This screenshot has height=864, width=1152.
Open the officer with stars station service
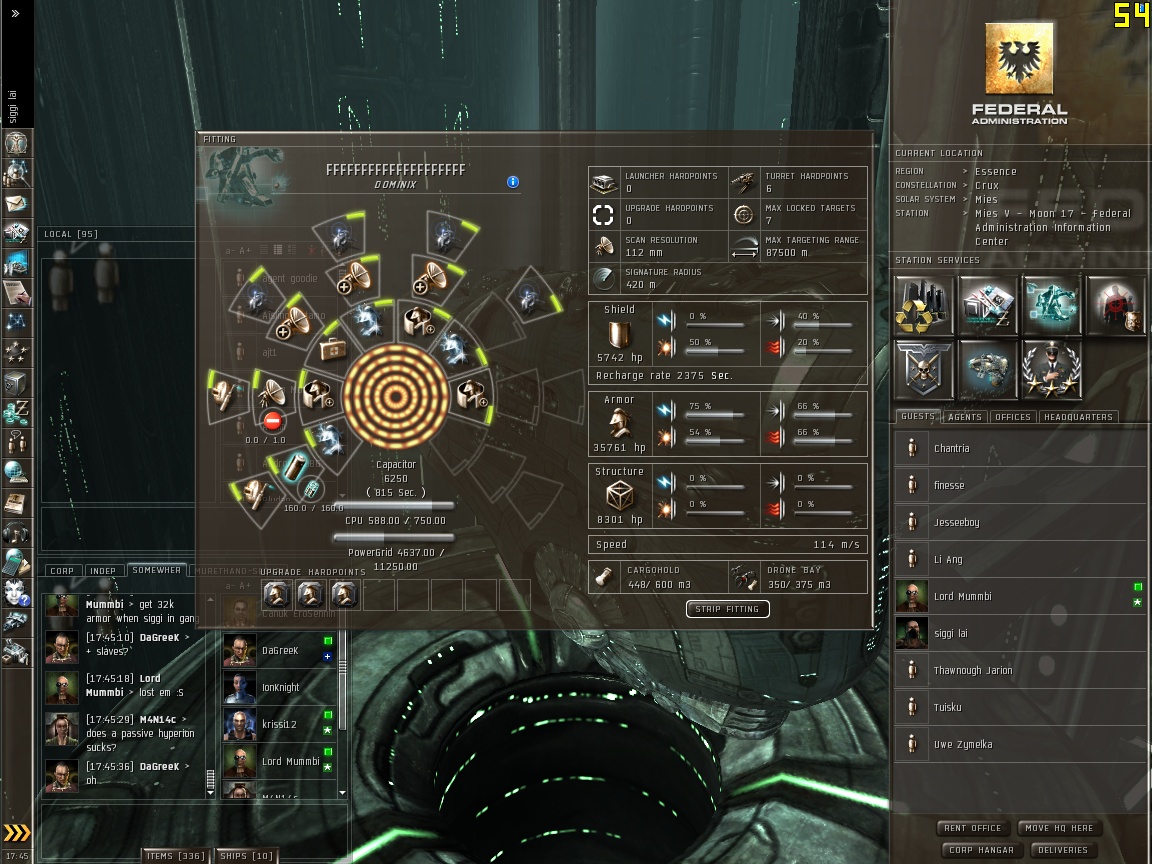1051,368
